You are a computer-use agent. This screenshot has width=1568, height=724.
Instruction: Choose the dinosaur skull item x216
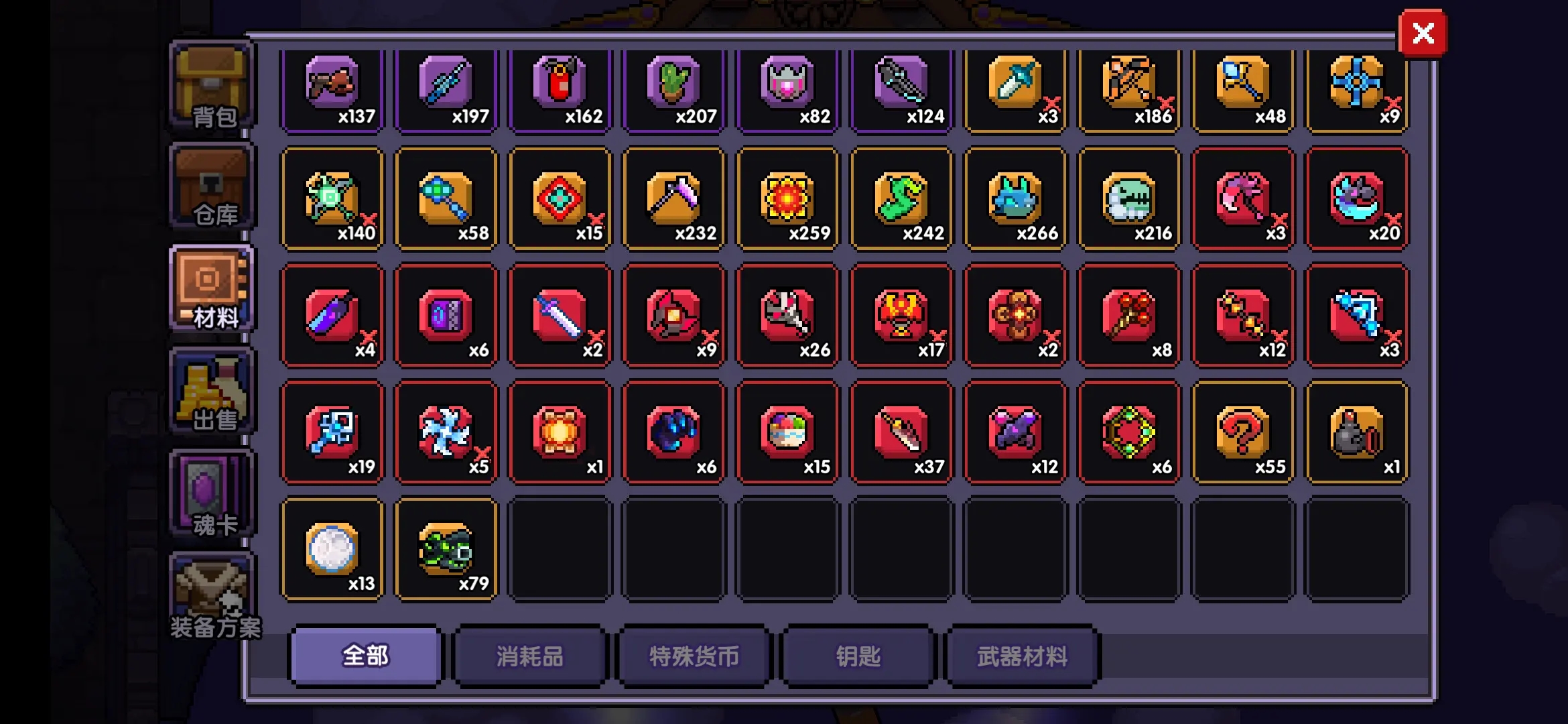1129,199
